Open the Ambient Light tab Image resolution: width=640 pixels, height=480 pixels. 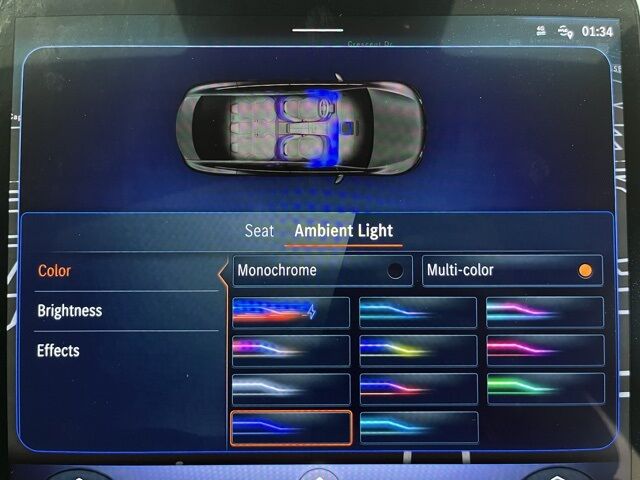click(343, 231)
